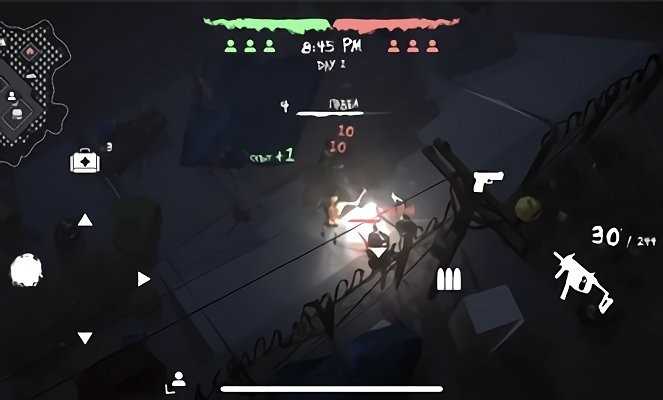
Task: Reload using the bullets icon
Action: click(x=448, y=280)
